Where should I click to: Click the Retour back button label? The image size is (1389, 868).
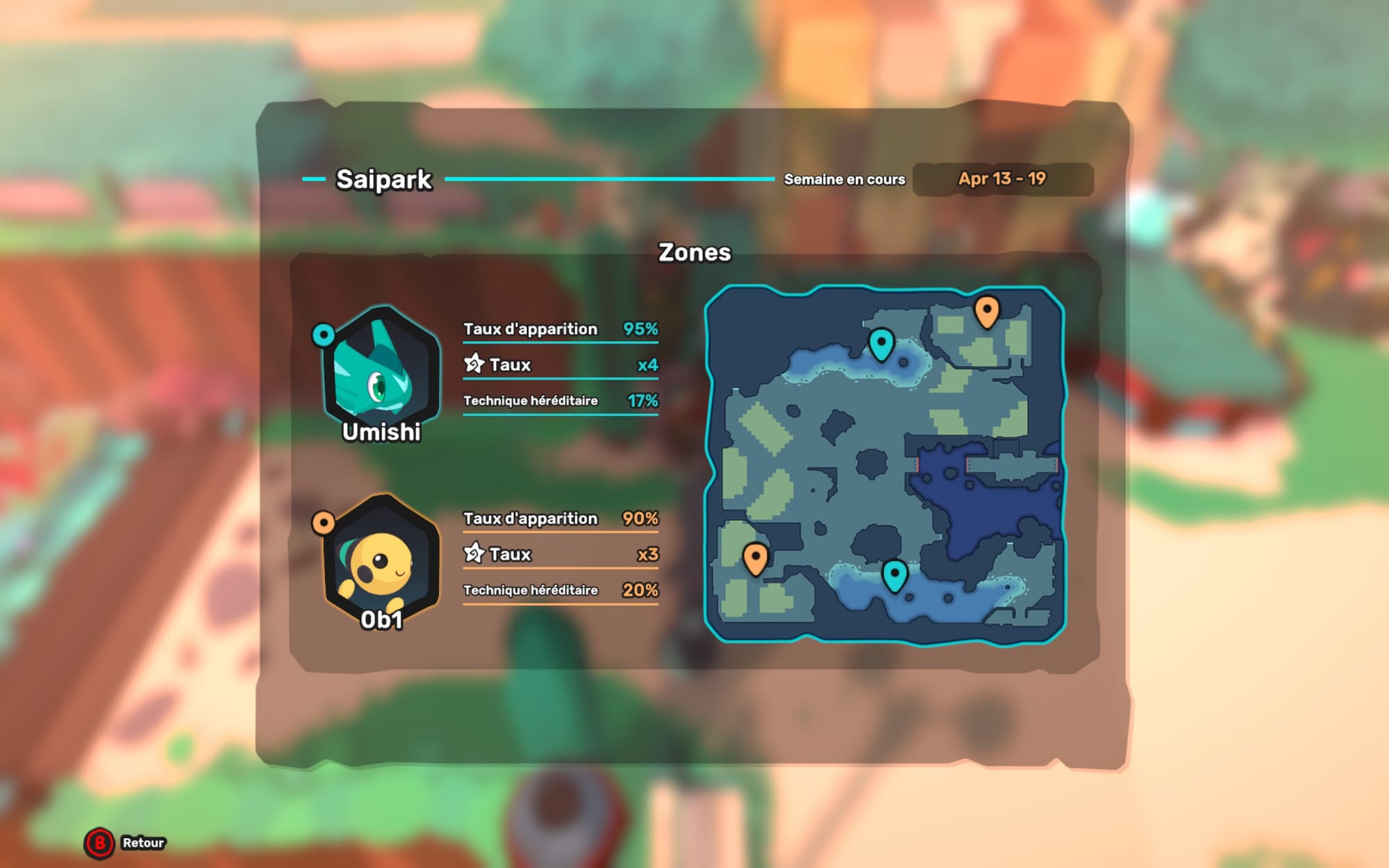click(143, 843)
